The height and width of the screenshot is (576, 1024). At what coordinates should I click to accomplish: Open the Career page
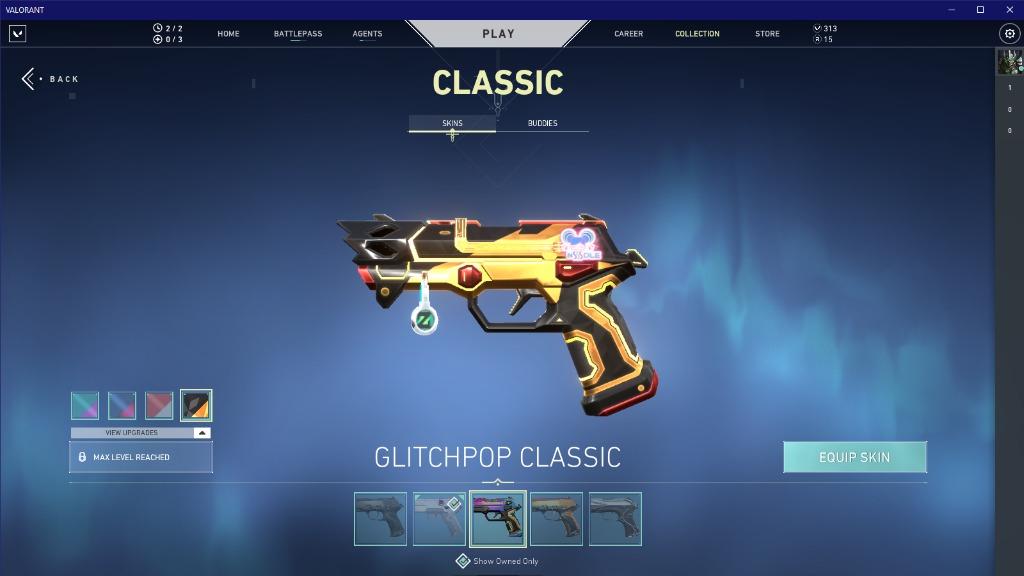(628, 34)
